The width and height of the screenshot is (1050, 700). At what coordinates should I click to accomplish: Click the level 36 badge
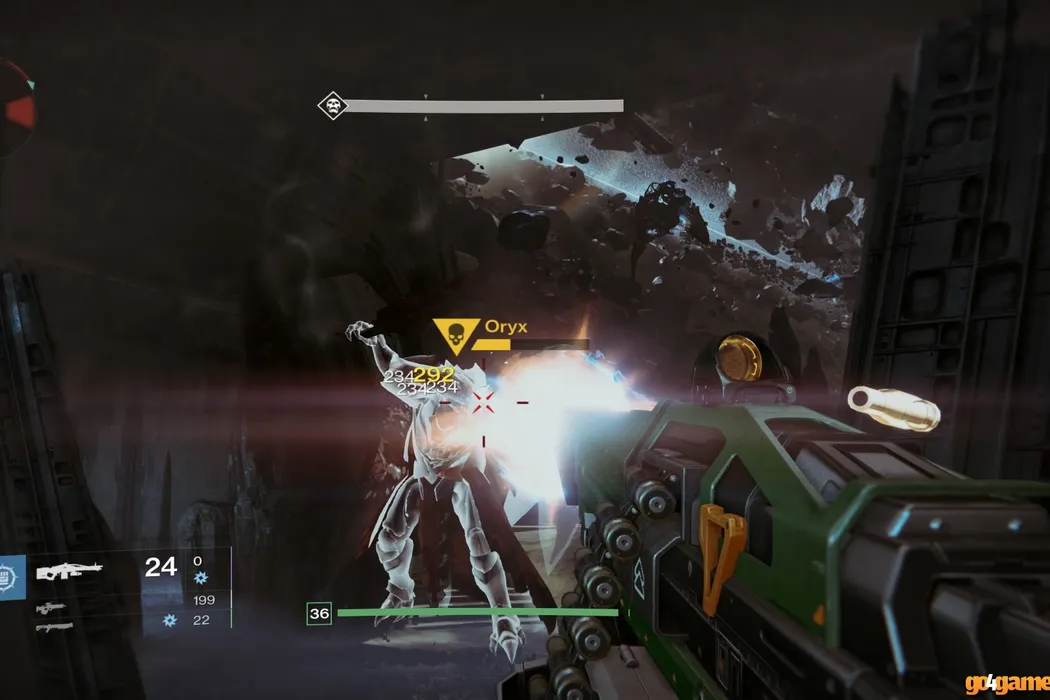click(319, 613)
